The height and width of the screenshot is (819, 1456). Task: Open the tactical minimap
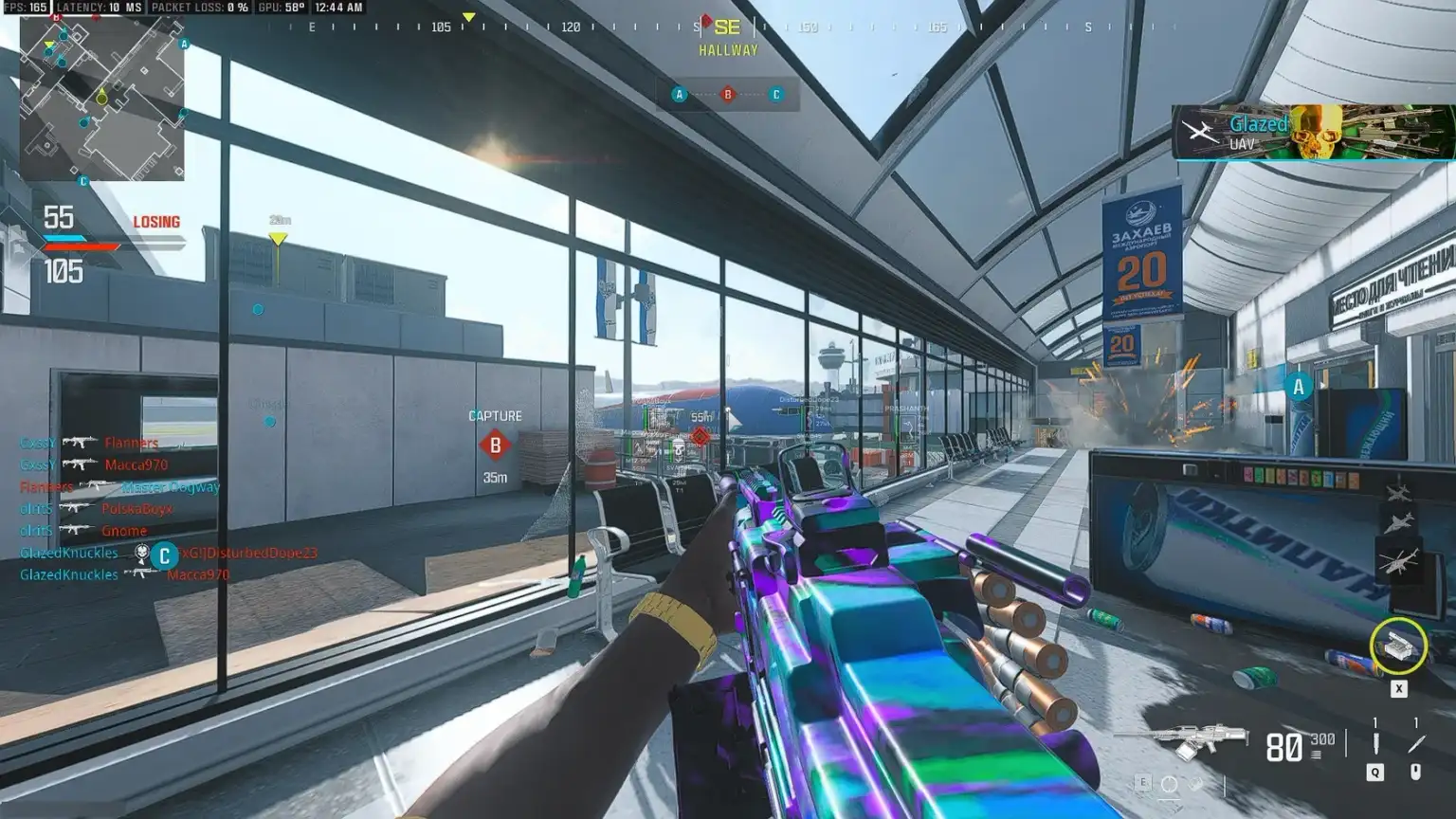(102, 99)
